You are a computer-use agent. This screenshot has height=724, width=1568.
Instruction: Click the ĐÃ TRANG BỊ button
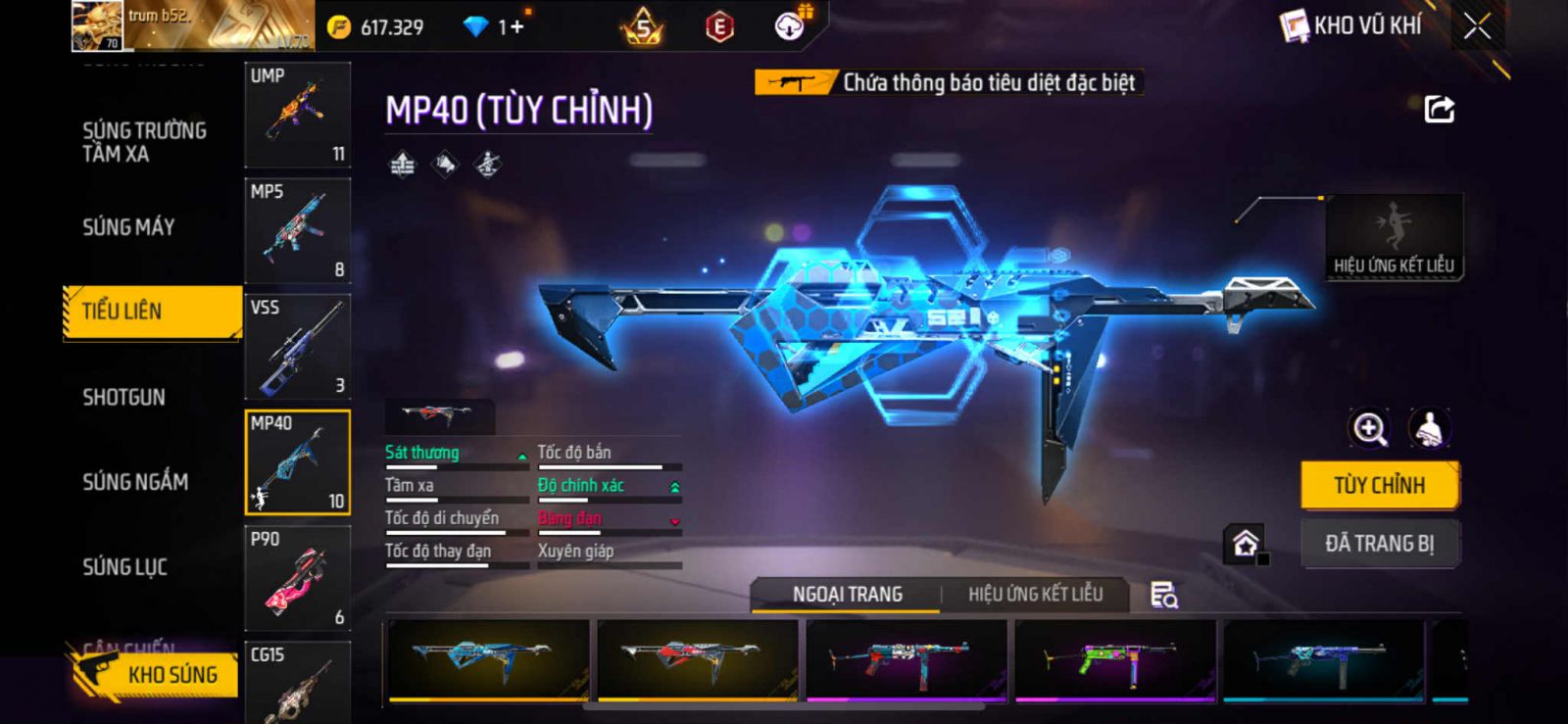(x=1380, y=544)
